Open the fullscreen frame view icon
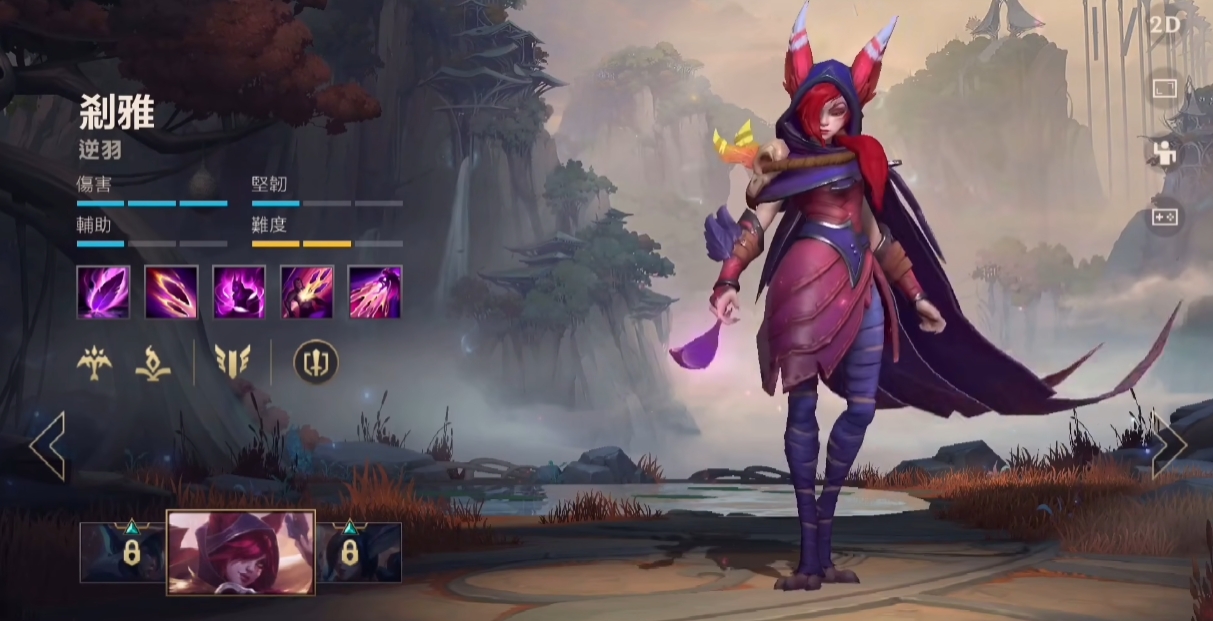Viewport: 1213px width, 621px height. tap(1165, 89)
